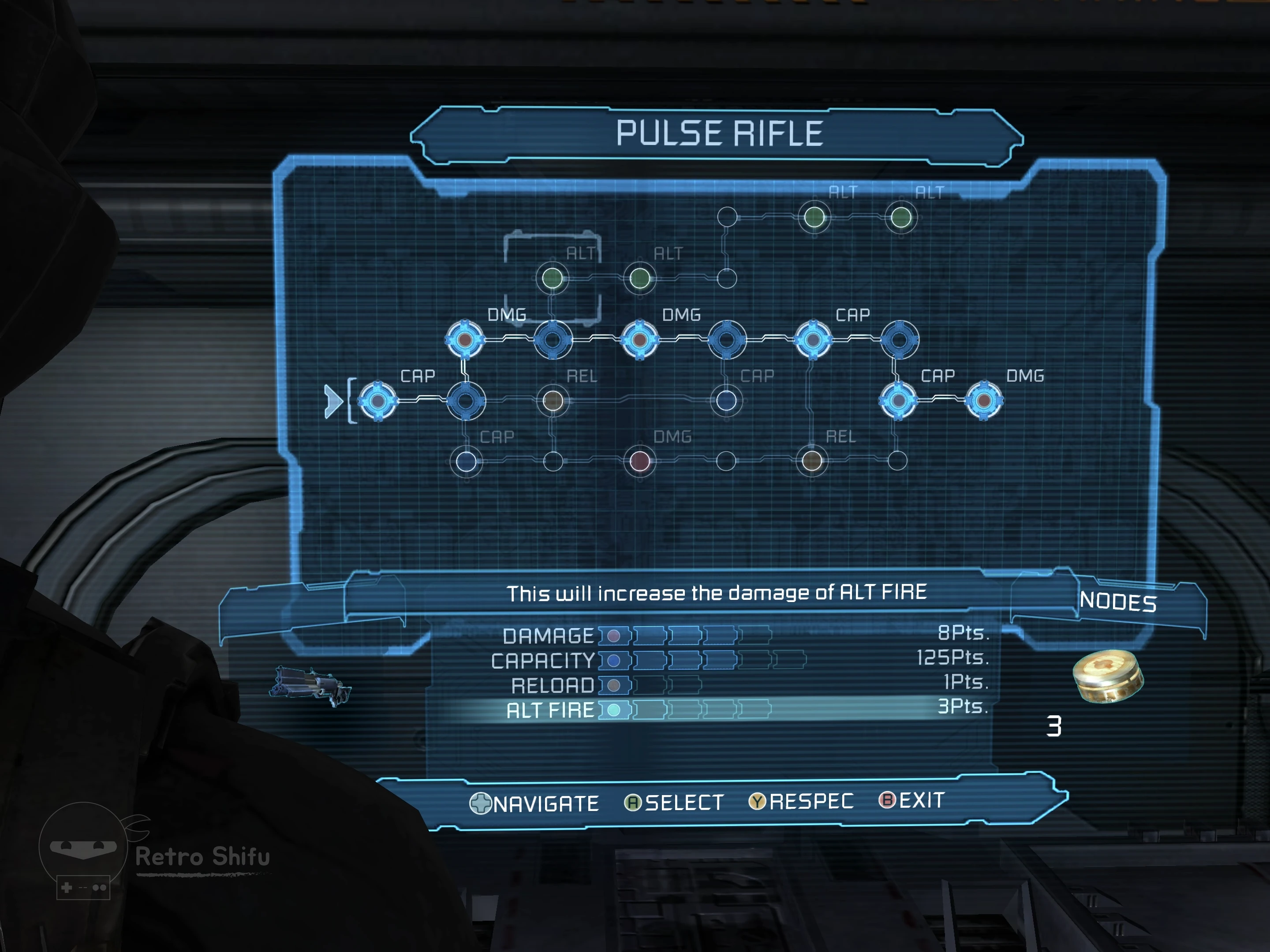
Task: Select the DMG node ending the powered chain
Action: click(983, 400)
